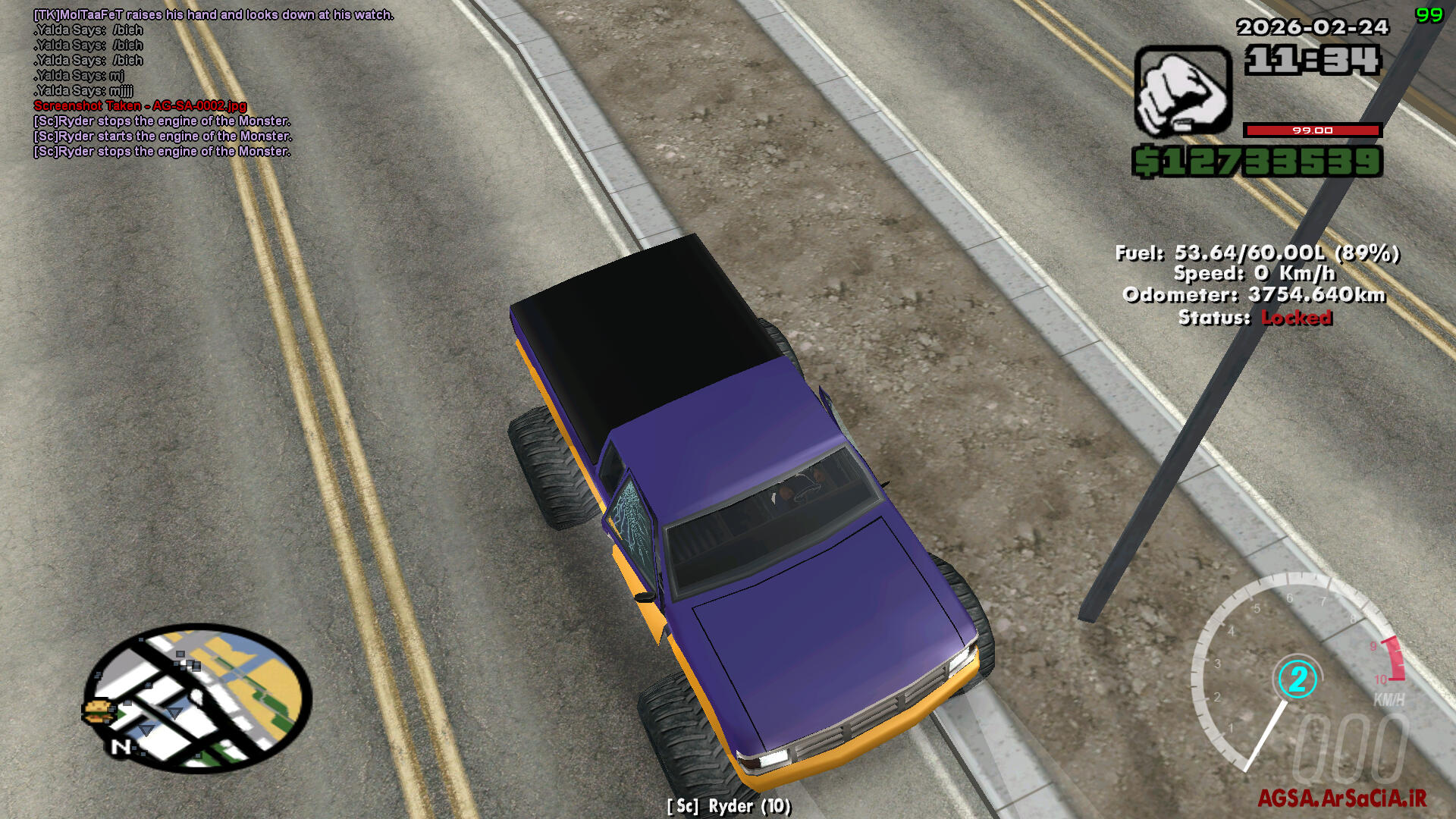Open the circular radar minimap
The image size is (1456, 819).
pos(199,698)
